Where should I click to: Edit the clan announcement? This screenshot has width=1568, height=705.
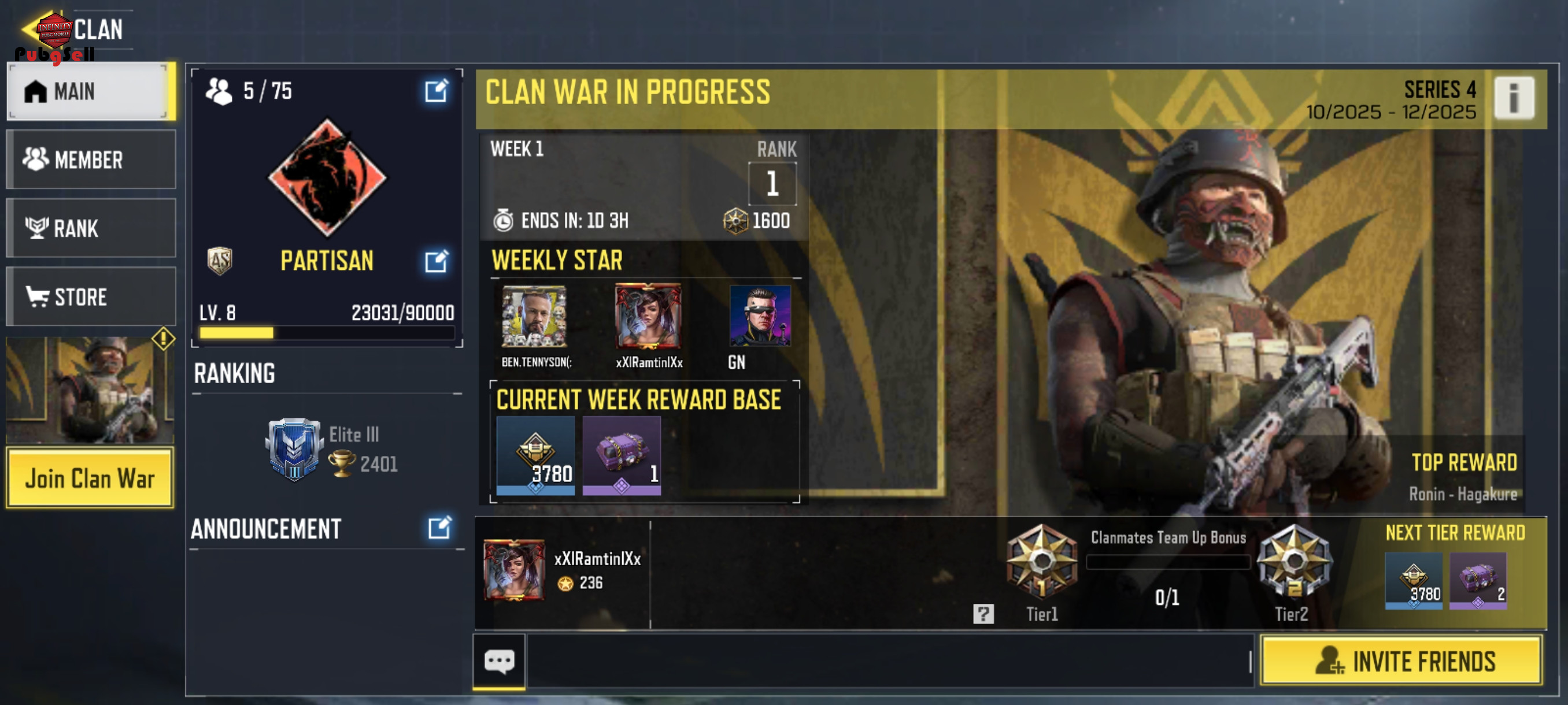439,528
